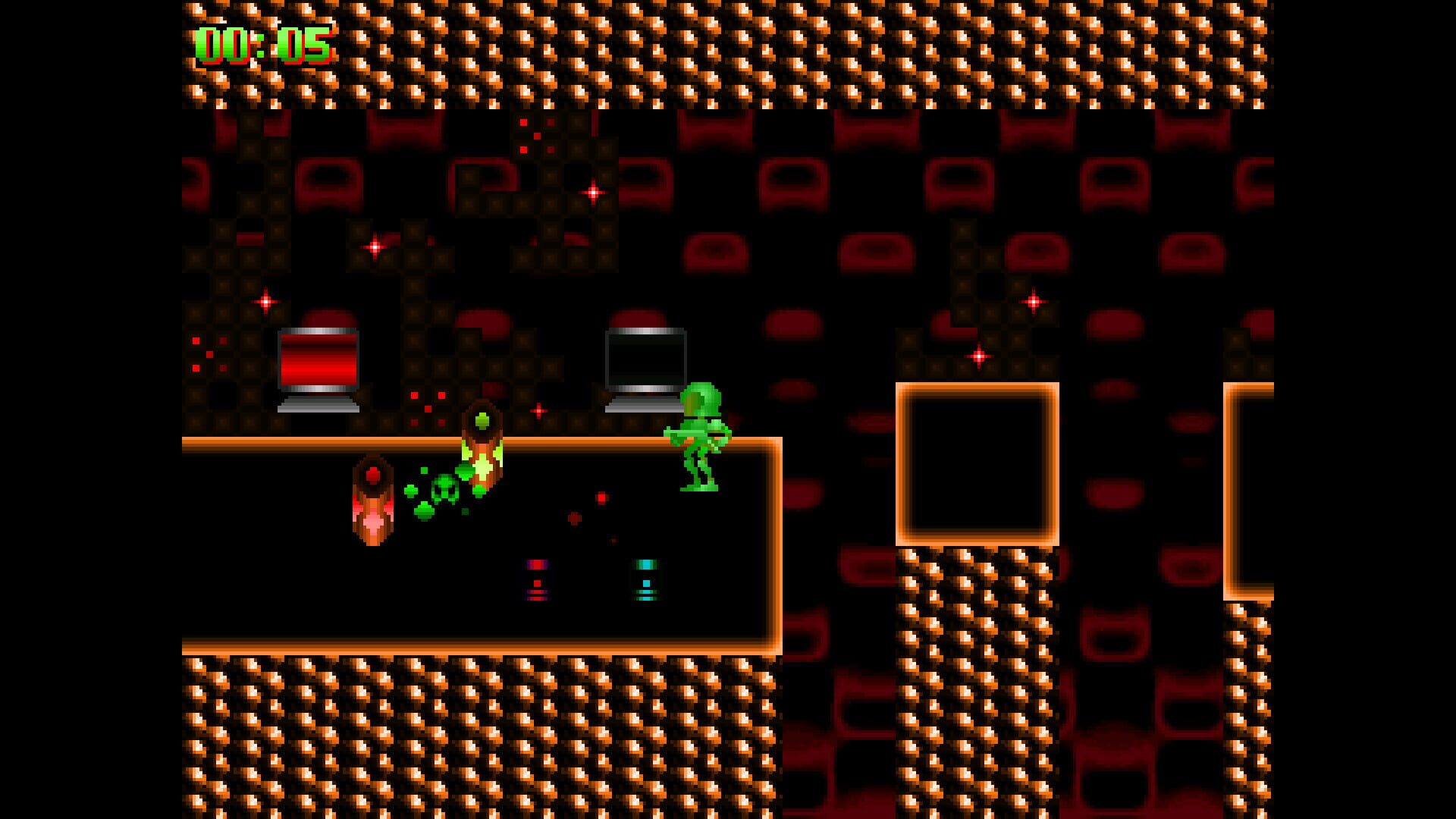Click the green-flamed torch on the platform

tap(483, 455)
